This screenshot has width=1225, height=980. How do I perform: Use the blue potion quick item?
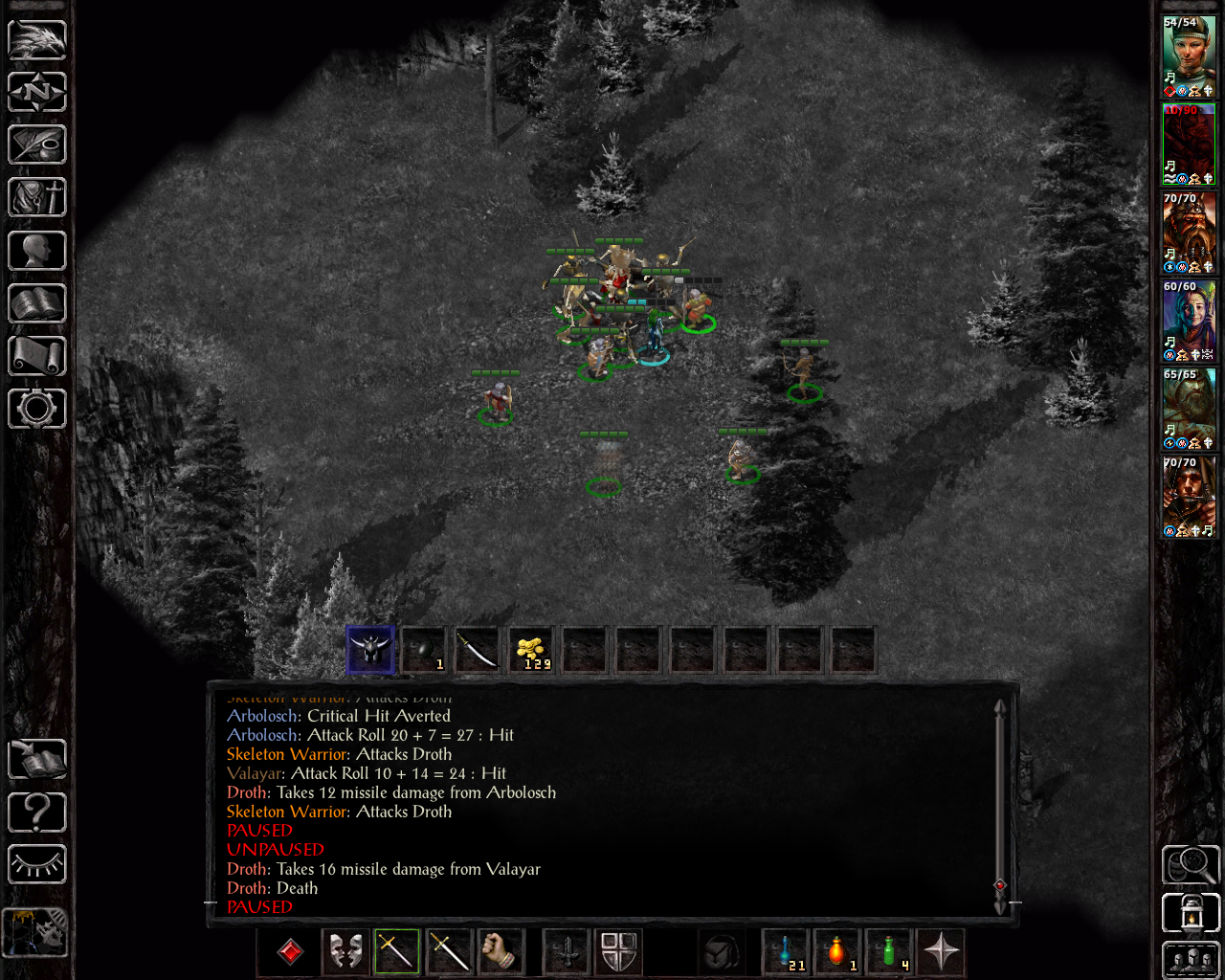tap(786, 951)
